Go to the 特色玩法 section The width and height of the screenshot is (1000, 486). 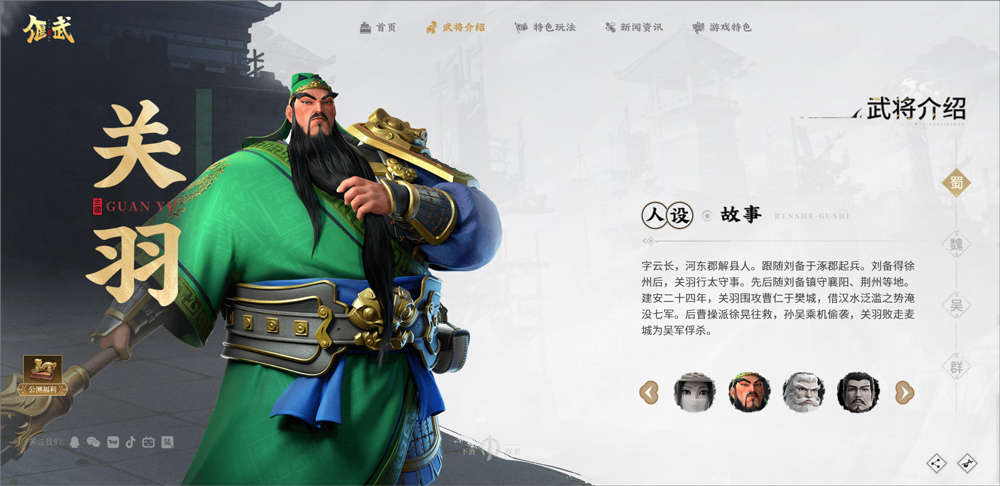coord(546,27)
